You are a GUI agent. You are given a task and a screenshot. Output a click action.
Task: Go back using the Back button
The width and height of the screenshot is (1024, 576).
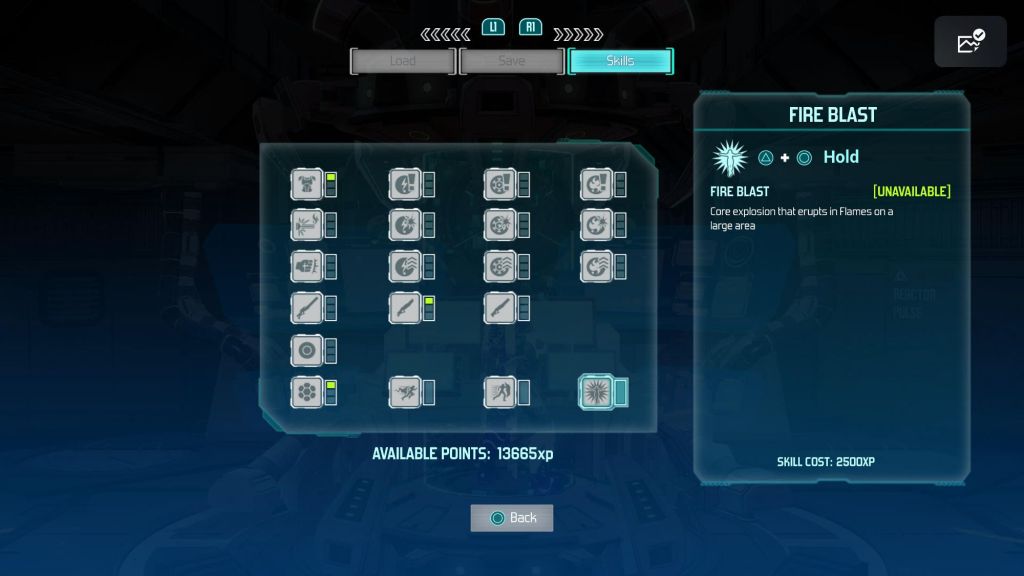(512, 517)
